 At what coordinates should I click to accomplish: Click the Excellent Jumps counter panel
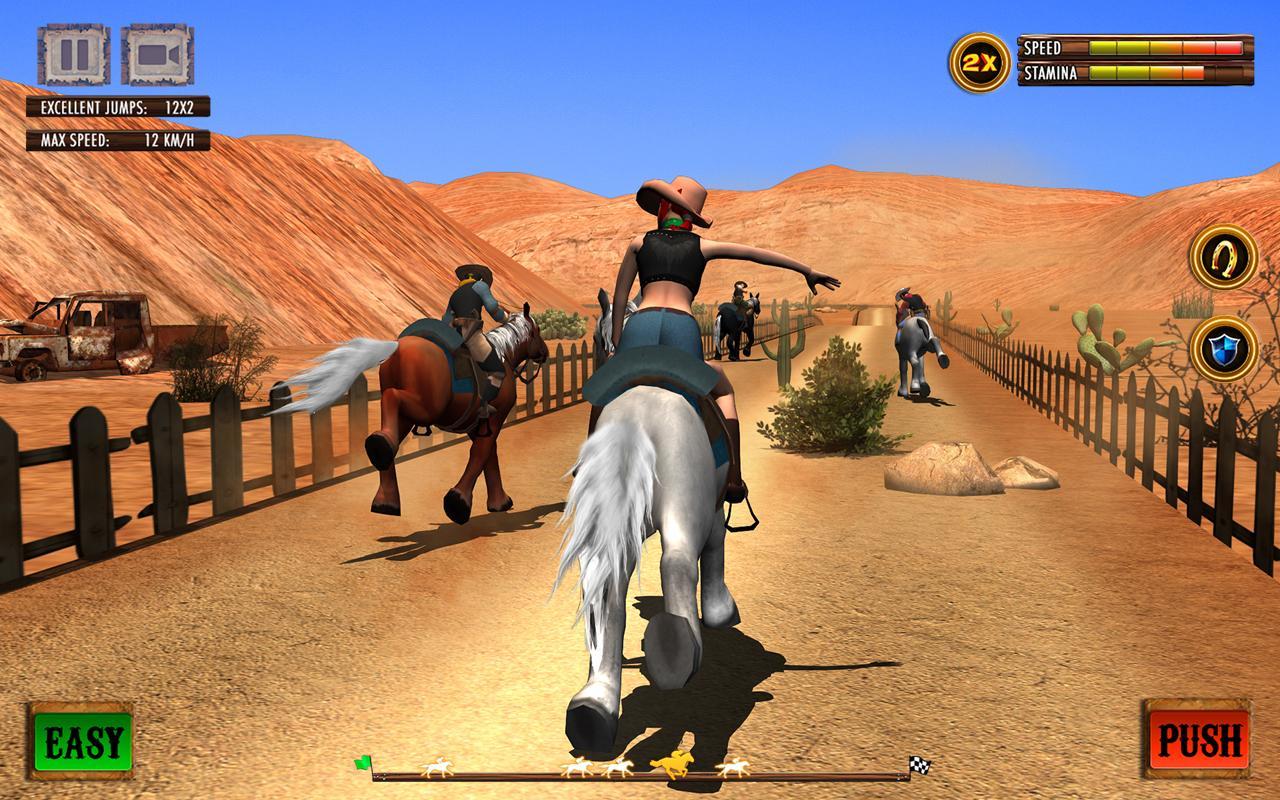pos(120,105)
